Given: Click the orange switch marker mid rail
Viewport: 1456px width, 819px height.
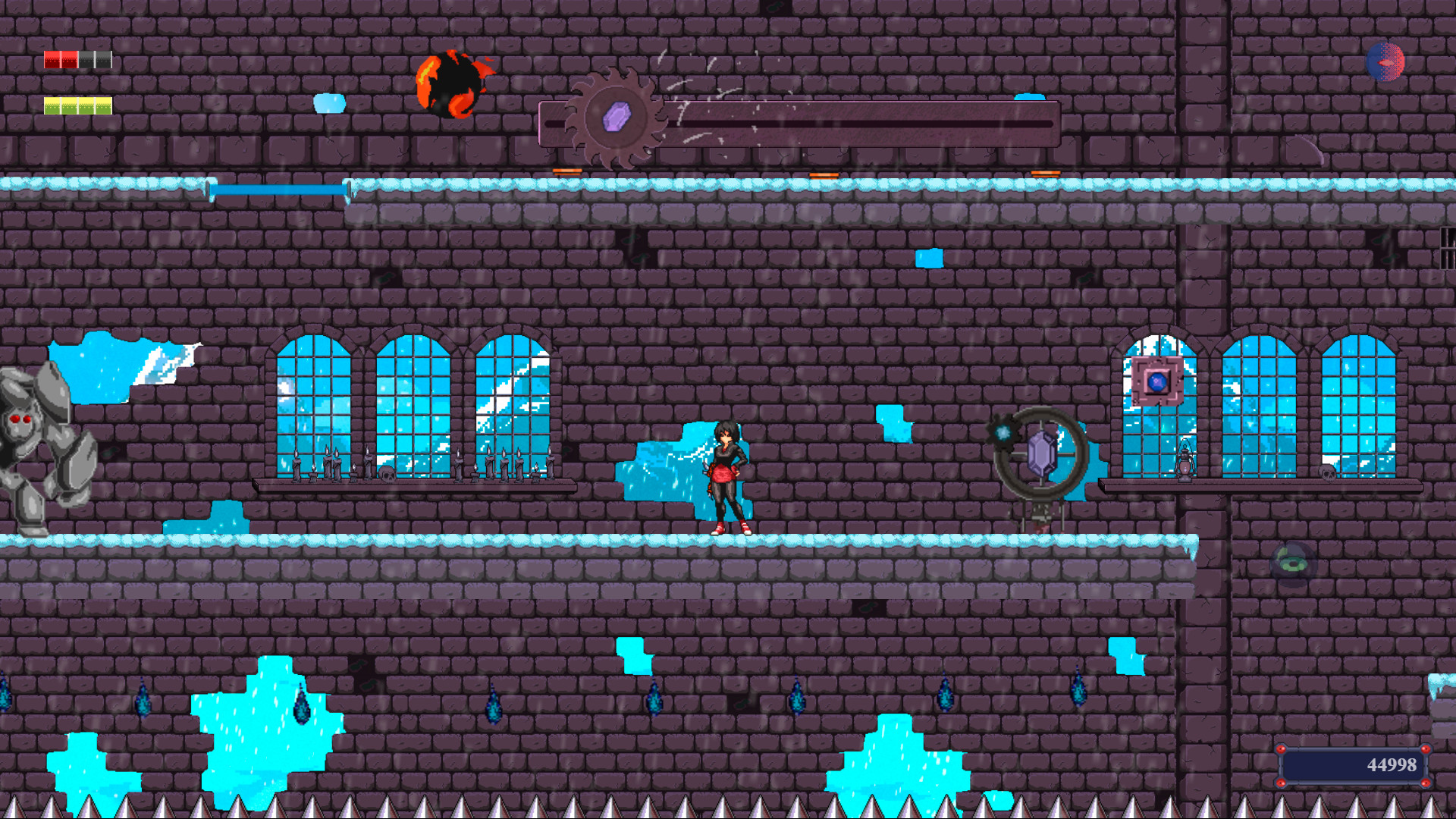Looking at the screenshot, I should [x=825, y=174].
